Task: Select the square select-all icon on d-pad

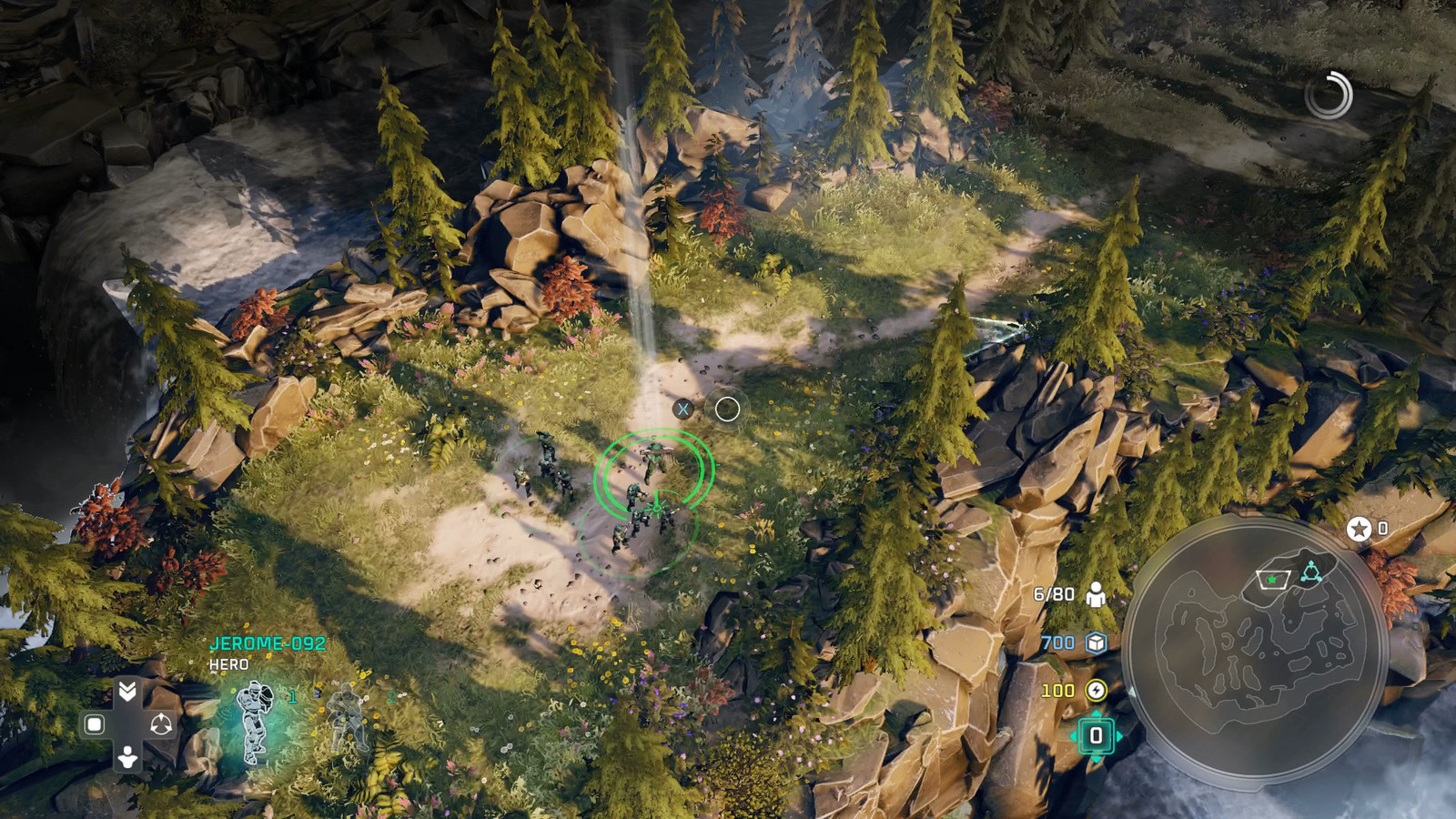Action: click(x=94, y=723)
